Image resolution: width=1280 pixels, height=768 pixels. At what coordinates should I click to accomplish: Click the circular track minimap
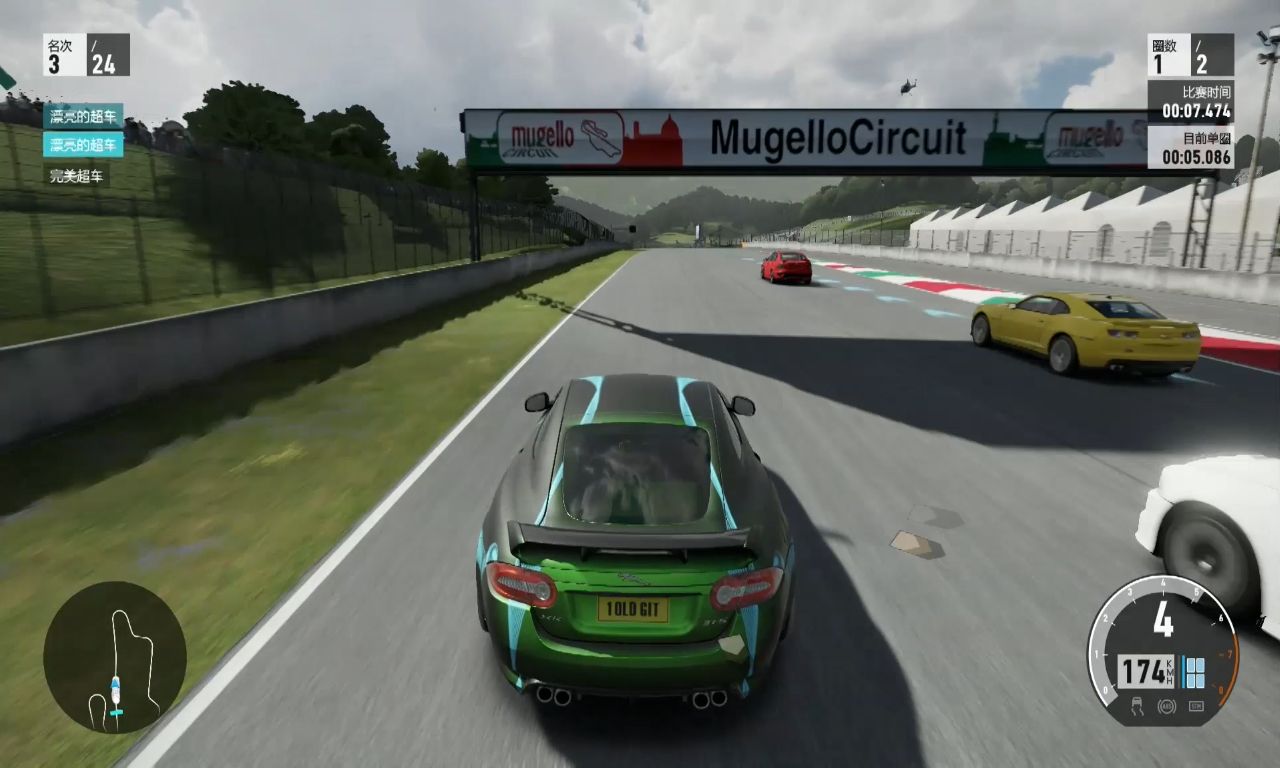pos(115,657)
